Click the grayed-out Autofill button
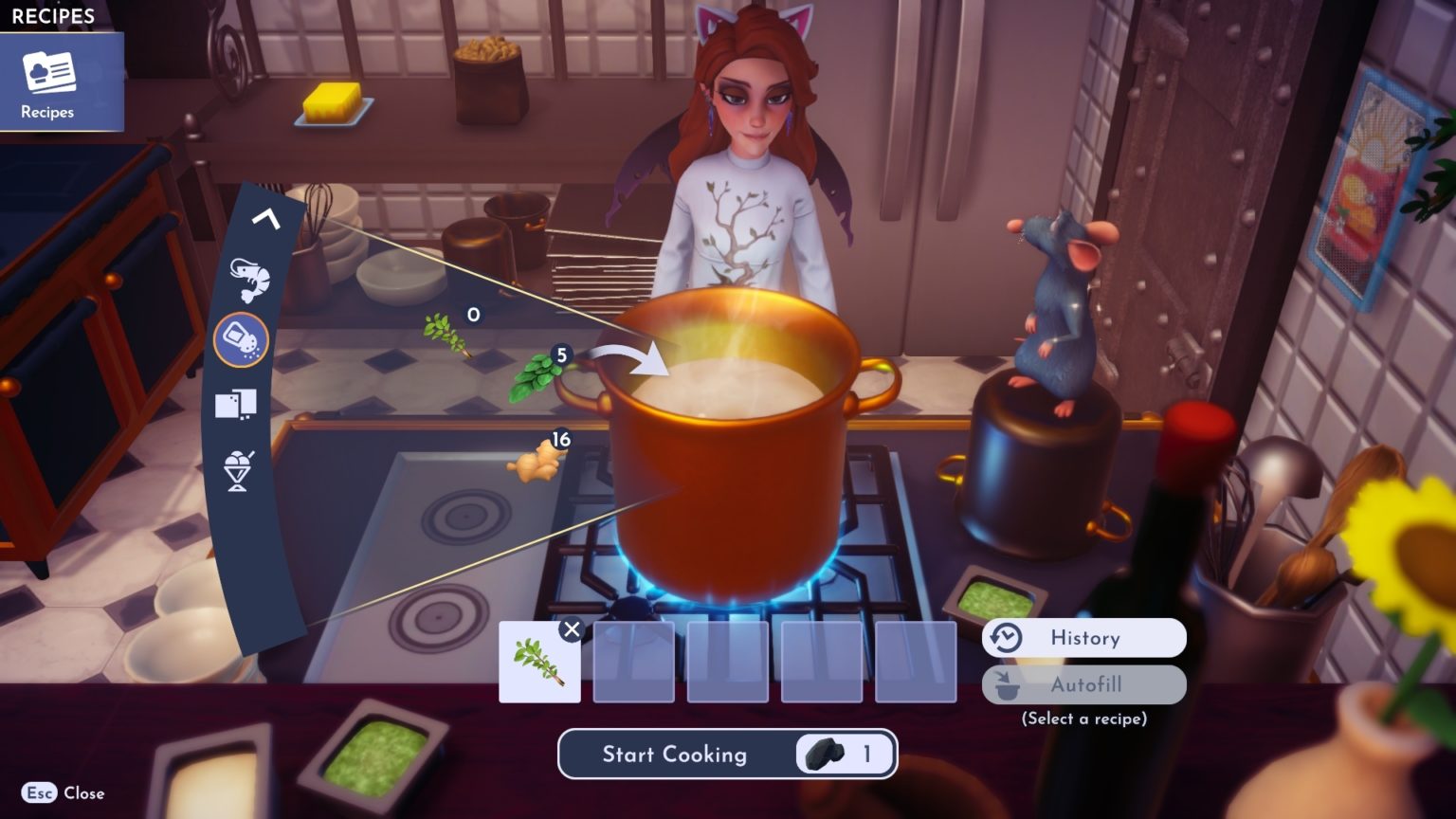Image resolution: width=1456 pixels, height=819 pixels. click(1083, 684)
